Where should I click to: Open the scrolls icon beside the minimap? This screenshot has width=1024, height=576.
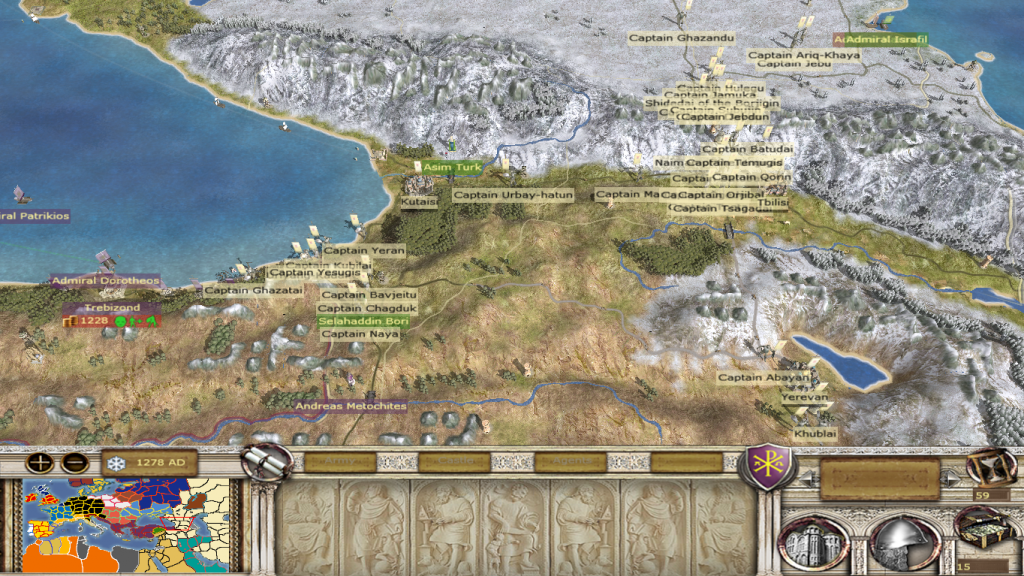point(268,461)
